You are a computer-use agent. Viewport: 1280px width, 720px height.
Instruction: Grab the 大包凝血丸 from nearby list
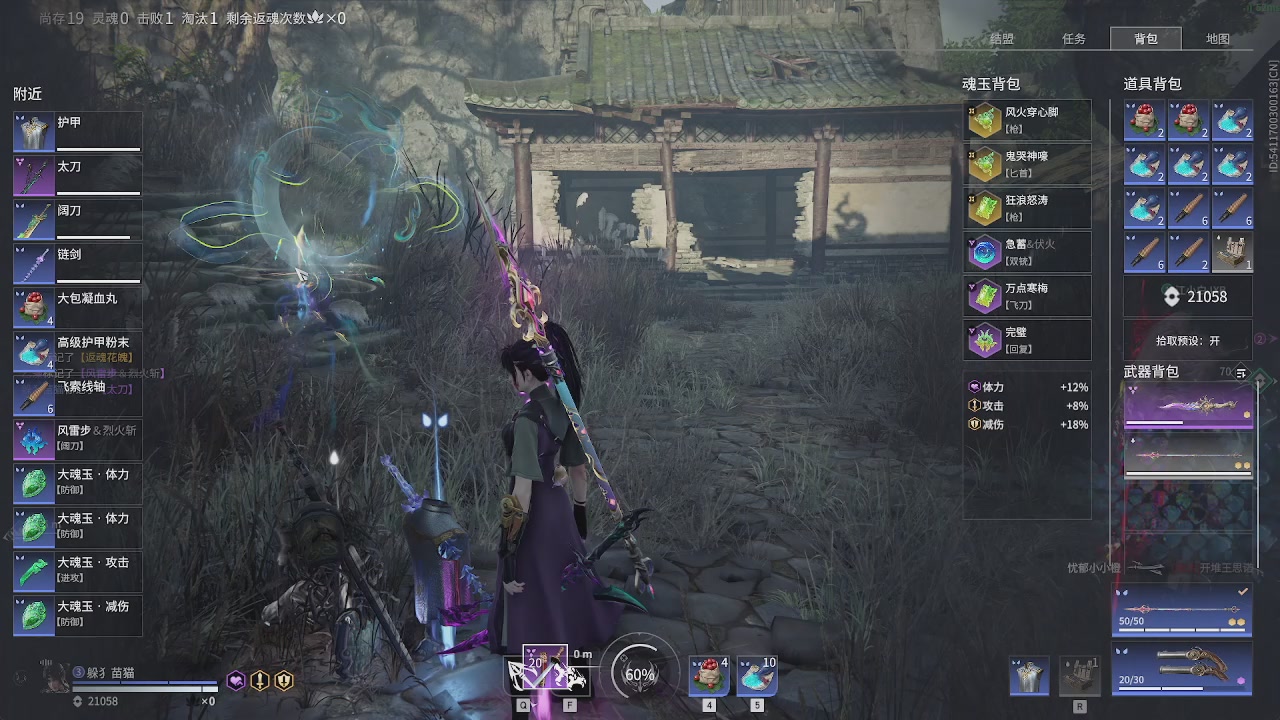pos(78,308)
